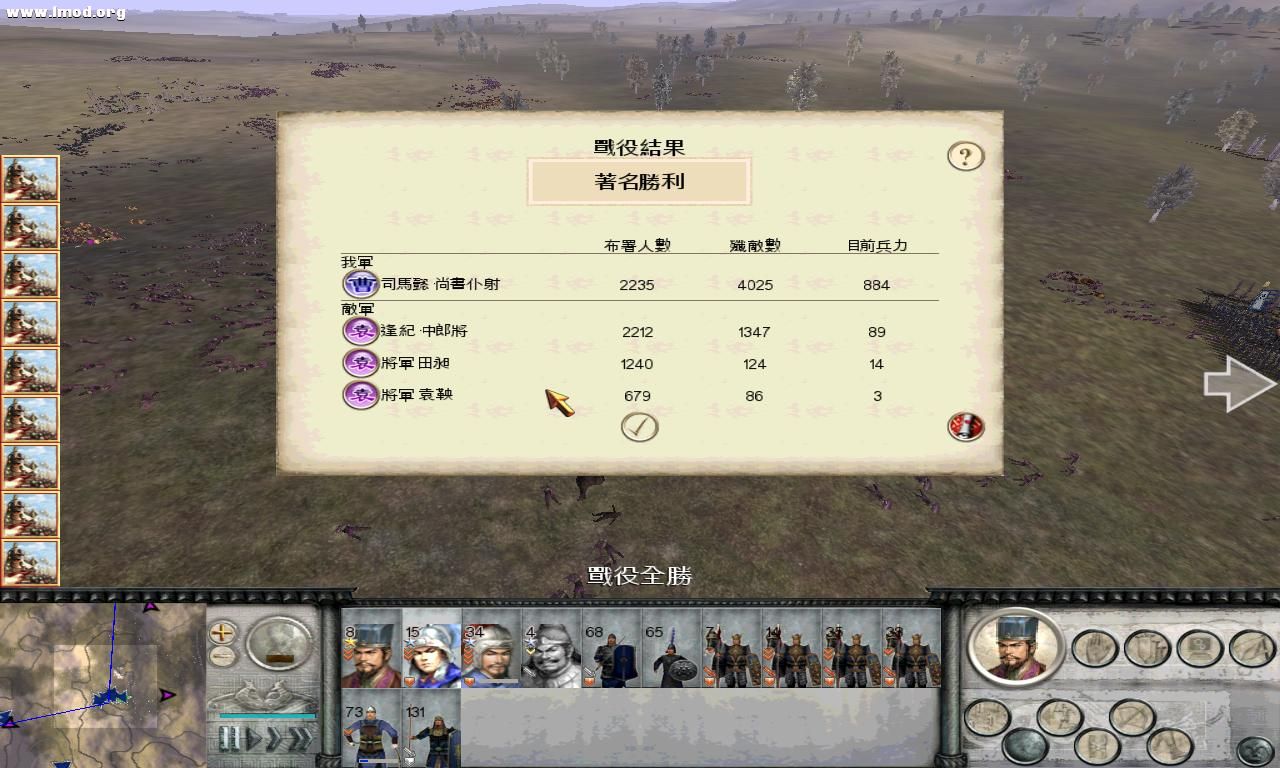The image size is (1280, 768).
Task: Click the 著名勝利 victory banner
Action: coord(639,181)
